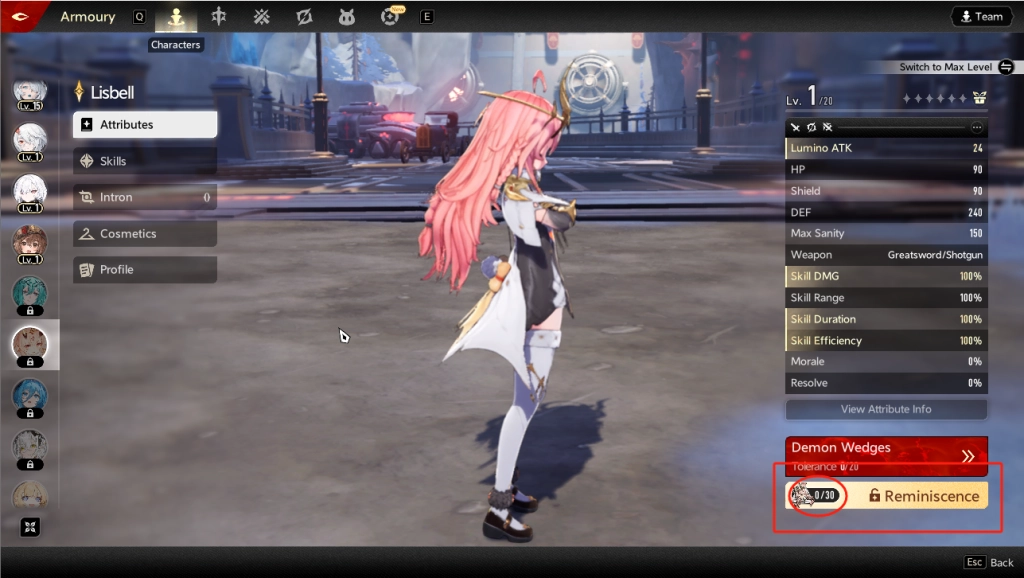1024x578 pixels.
Task: View the character Profile
Action: pyautogui.click(x=145, y=270)
